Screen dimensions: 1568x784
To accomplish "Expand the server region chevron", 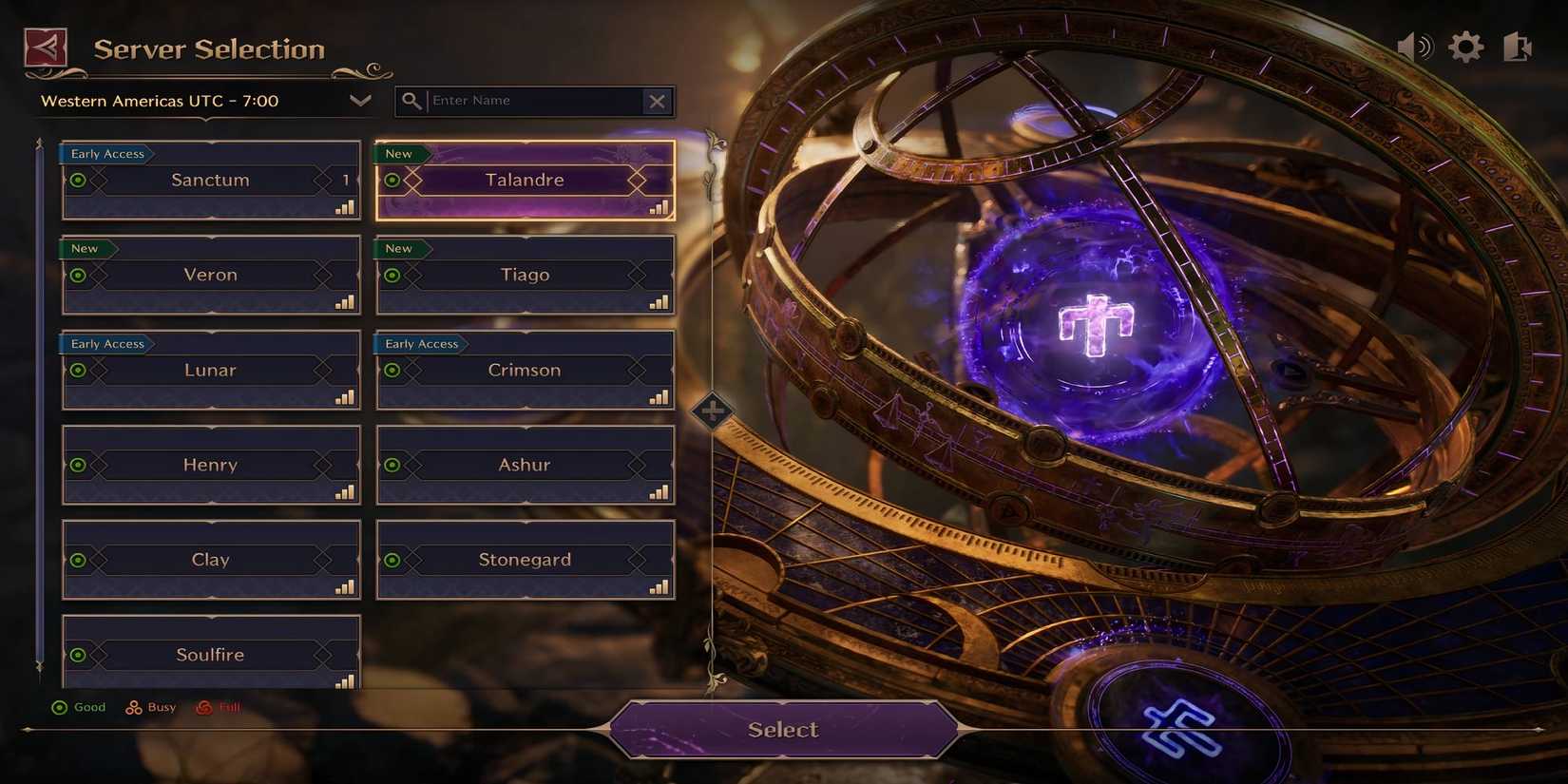I will point(359,101).
